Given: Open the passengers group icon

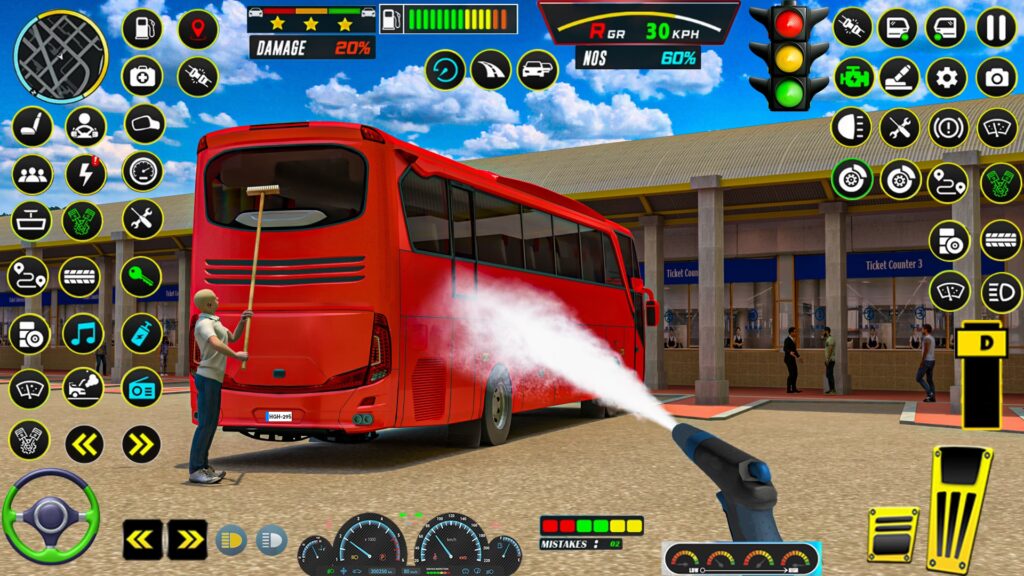Looking at the screenshot, I should 32,174.
